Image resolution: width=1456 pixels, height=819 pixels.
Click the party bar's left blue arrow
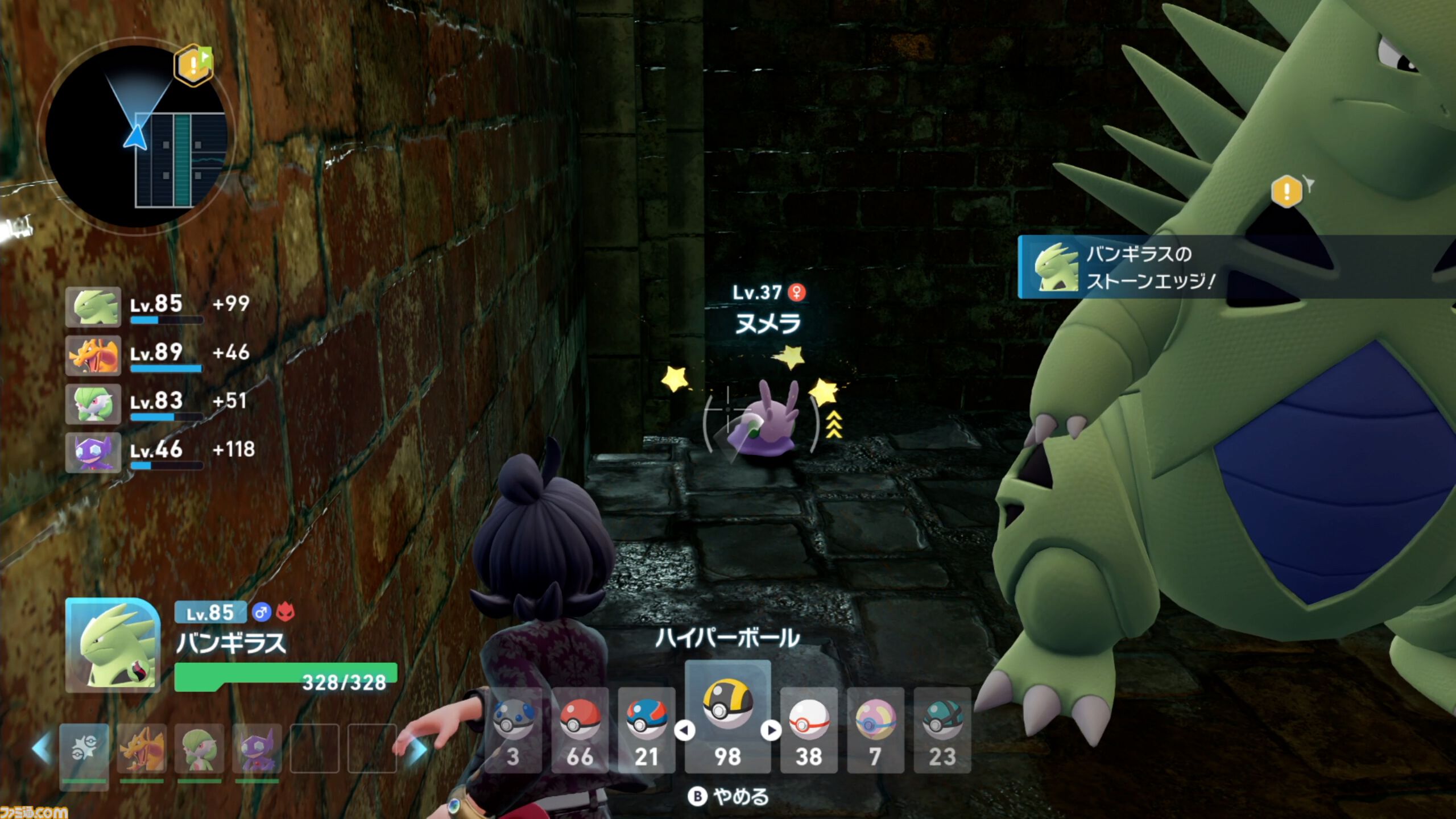pos(42,748)
